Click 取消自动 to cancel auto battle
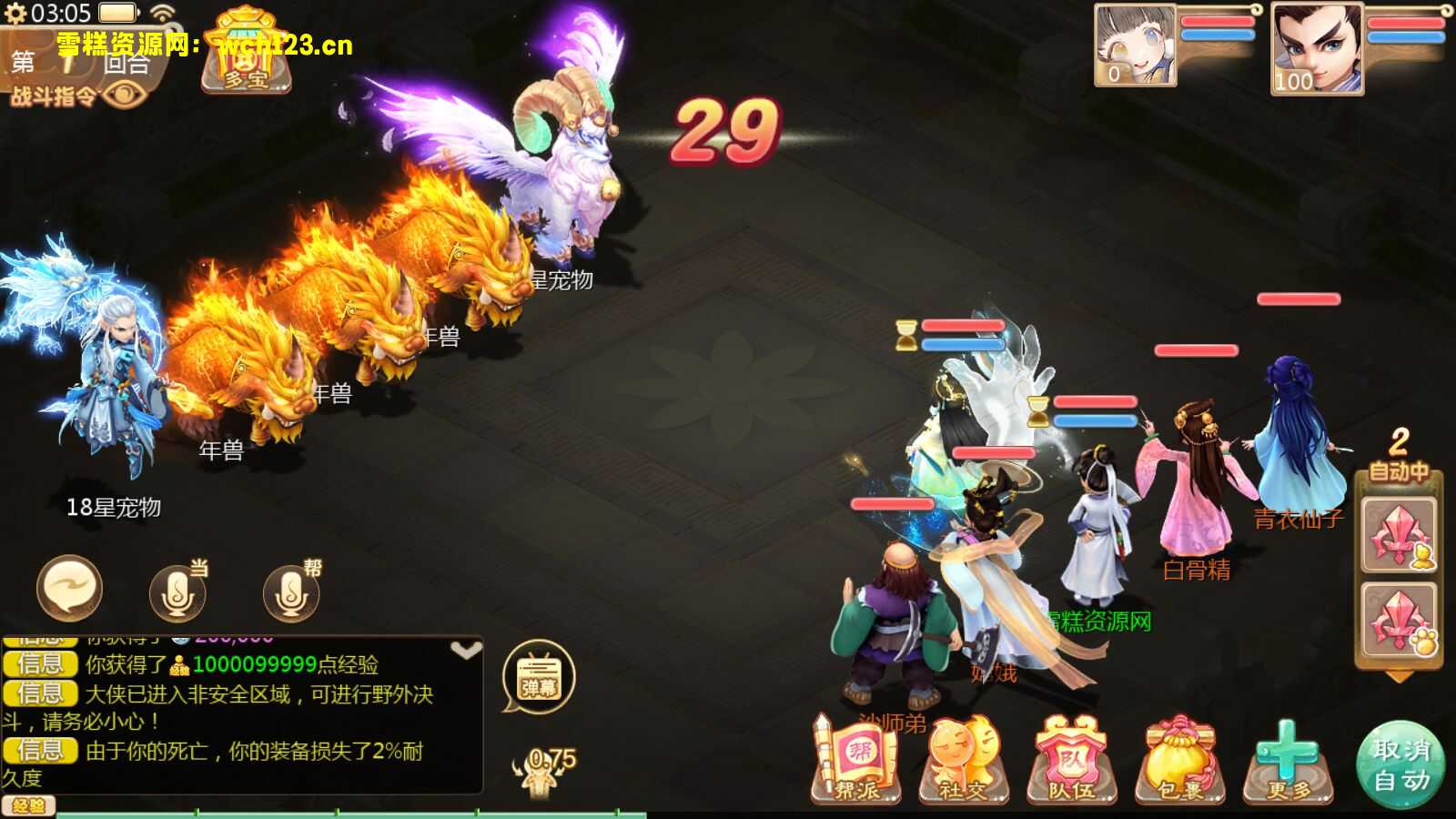Screen dimensions: 1456x819 tap(1401, 764)
